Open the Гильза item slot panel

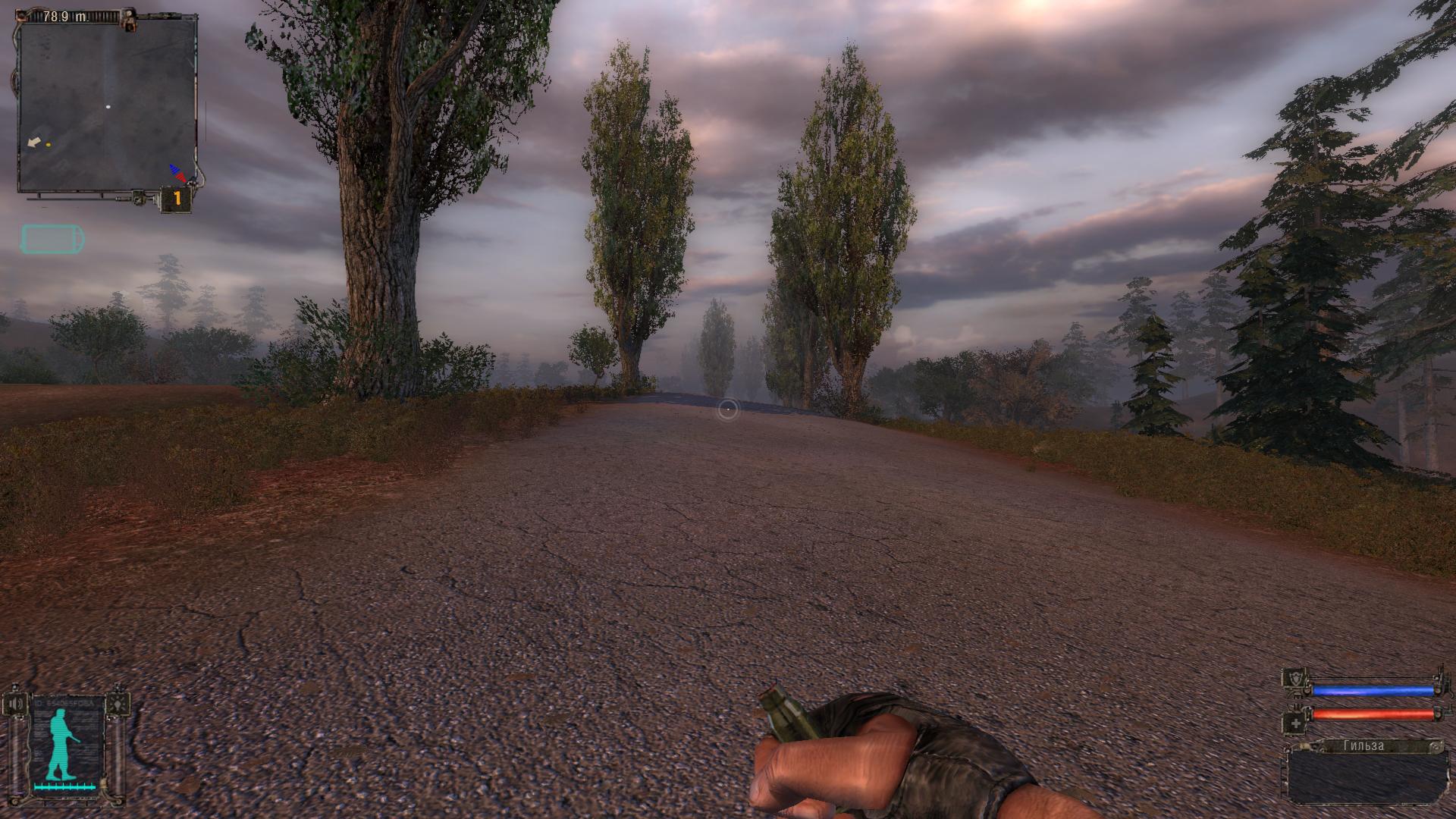tap(1366, 776)
